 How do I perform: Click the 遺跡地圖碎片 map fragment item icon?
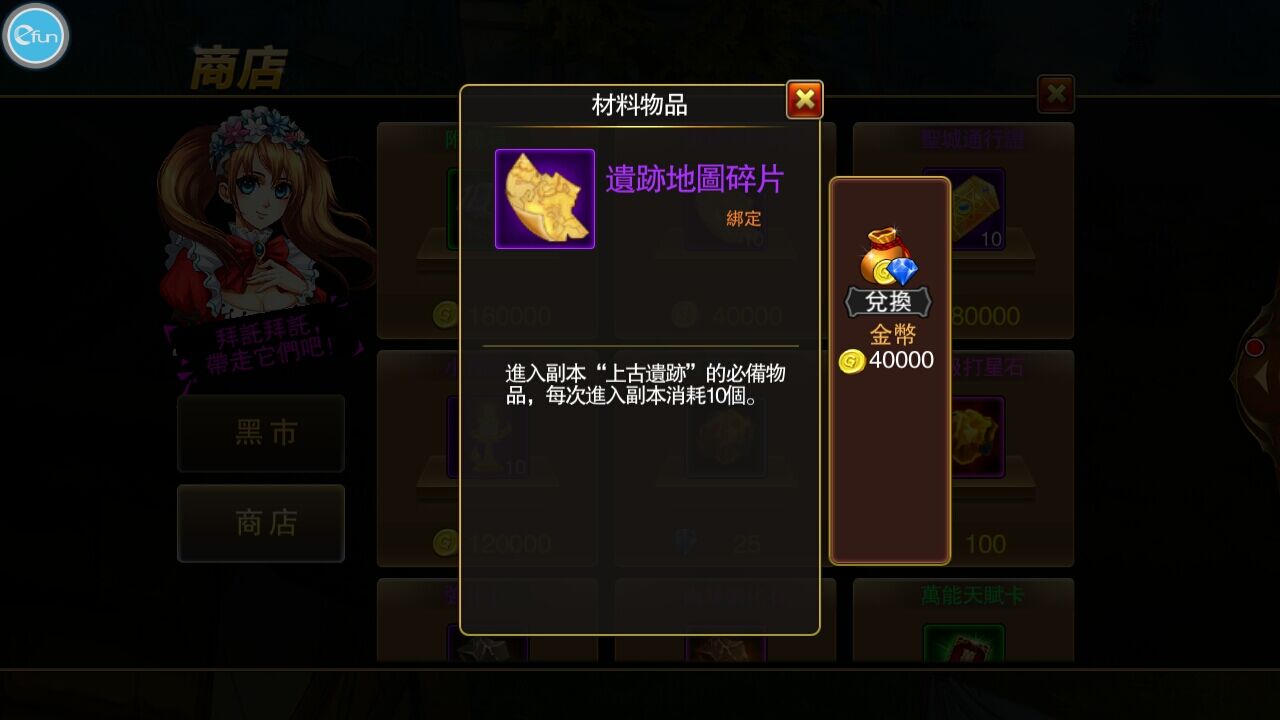tap(543, 200)
